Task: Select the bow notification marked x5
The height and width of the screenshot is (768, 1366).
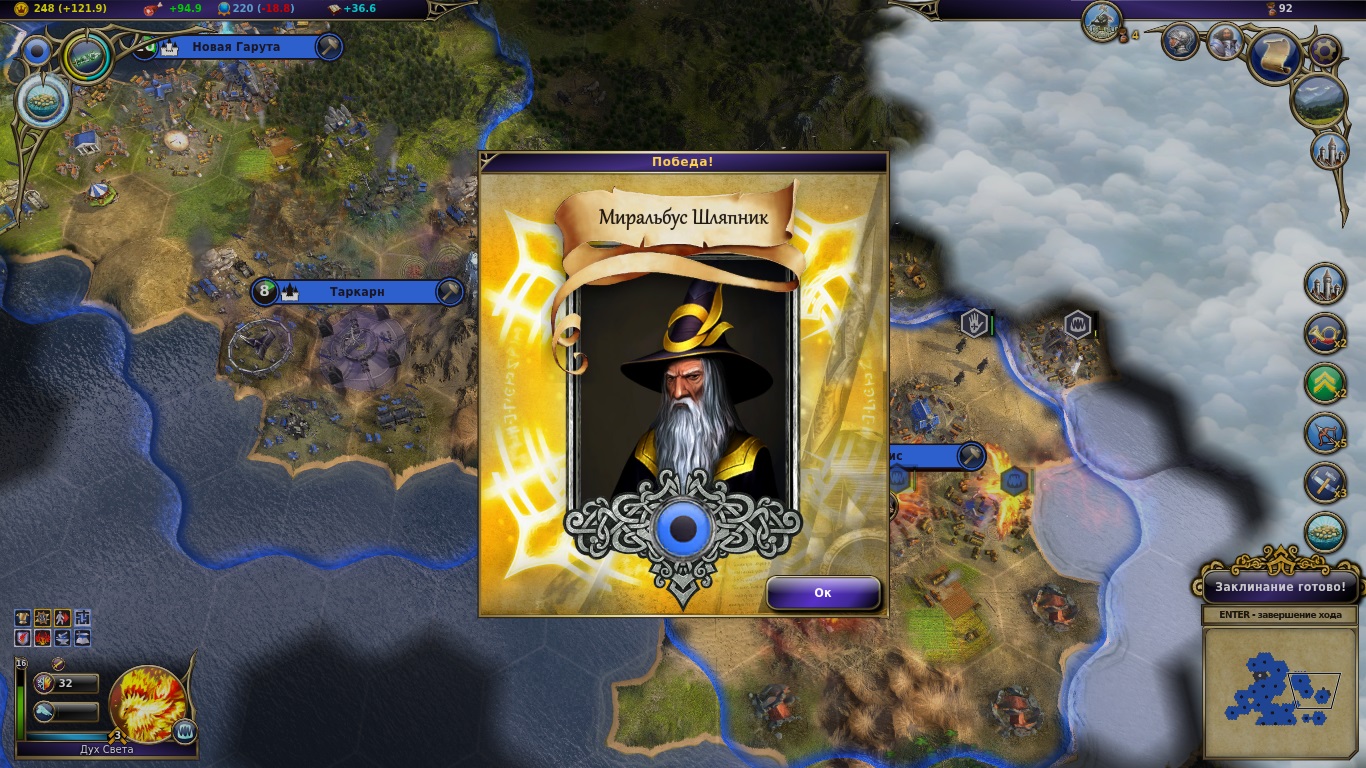Action: [1325, 434]
